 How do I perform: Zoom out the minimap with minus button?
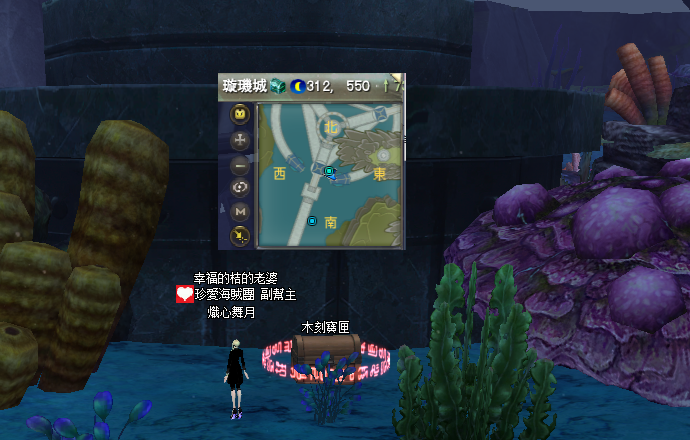coord(240,165)
